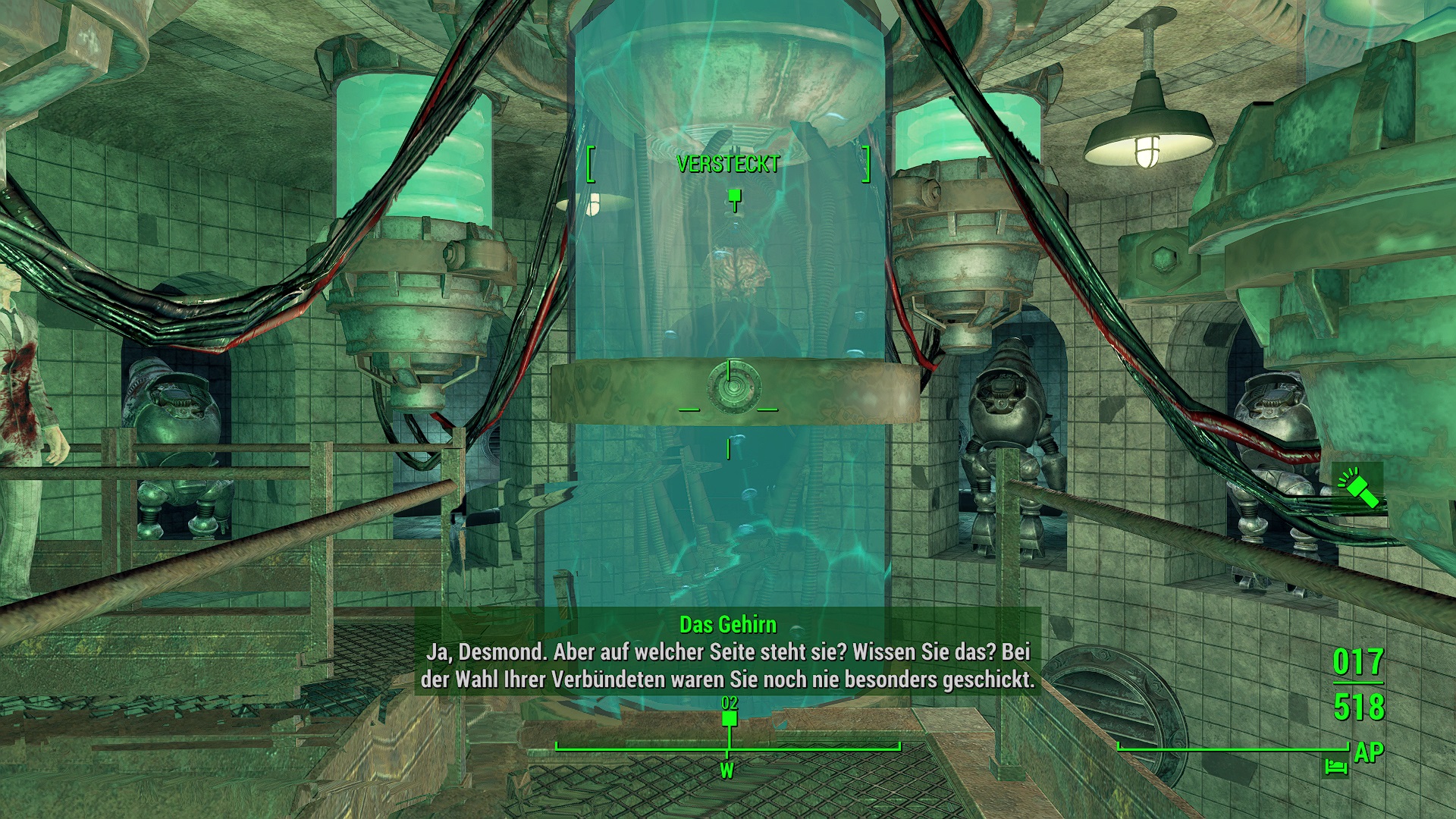Select the green quest marker below VERSTECKT
The image size is (1456, 819).
point(733,196)
